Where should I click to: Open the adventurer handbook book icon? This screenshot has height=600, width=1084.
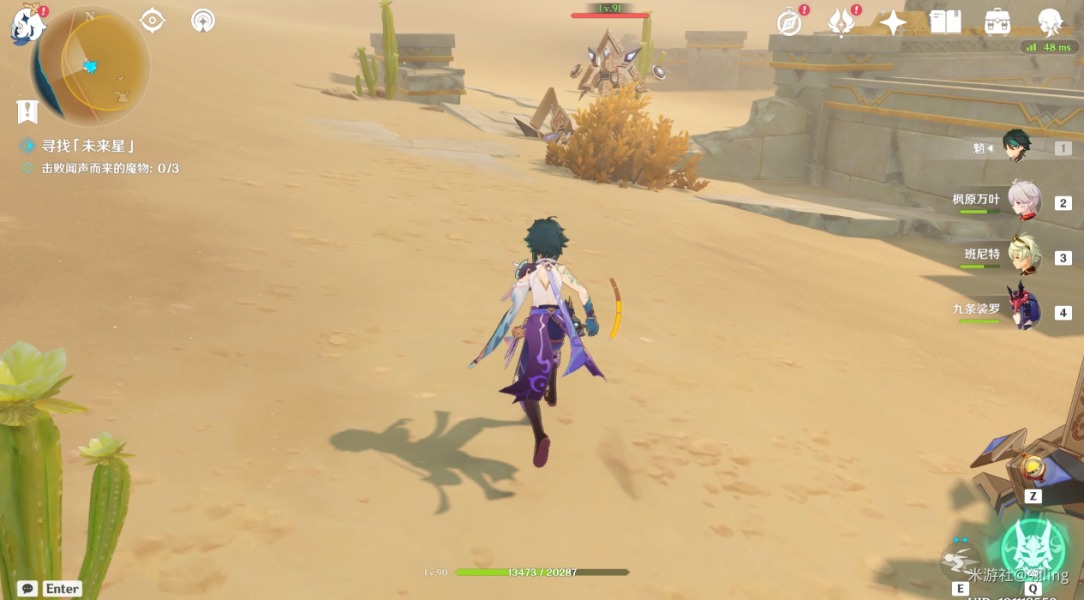pos(945,22)
